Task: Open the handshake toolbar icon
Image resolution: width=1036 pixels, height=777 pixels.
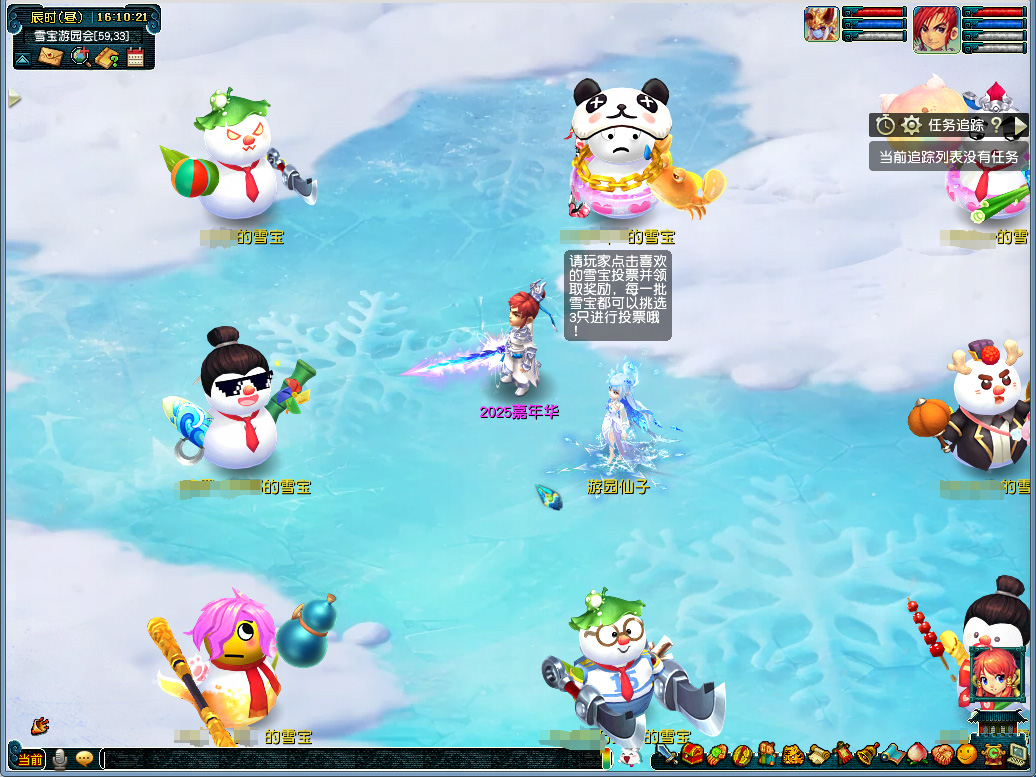Action: [941, 755]
